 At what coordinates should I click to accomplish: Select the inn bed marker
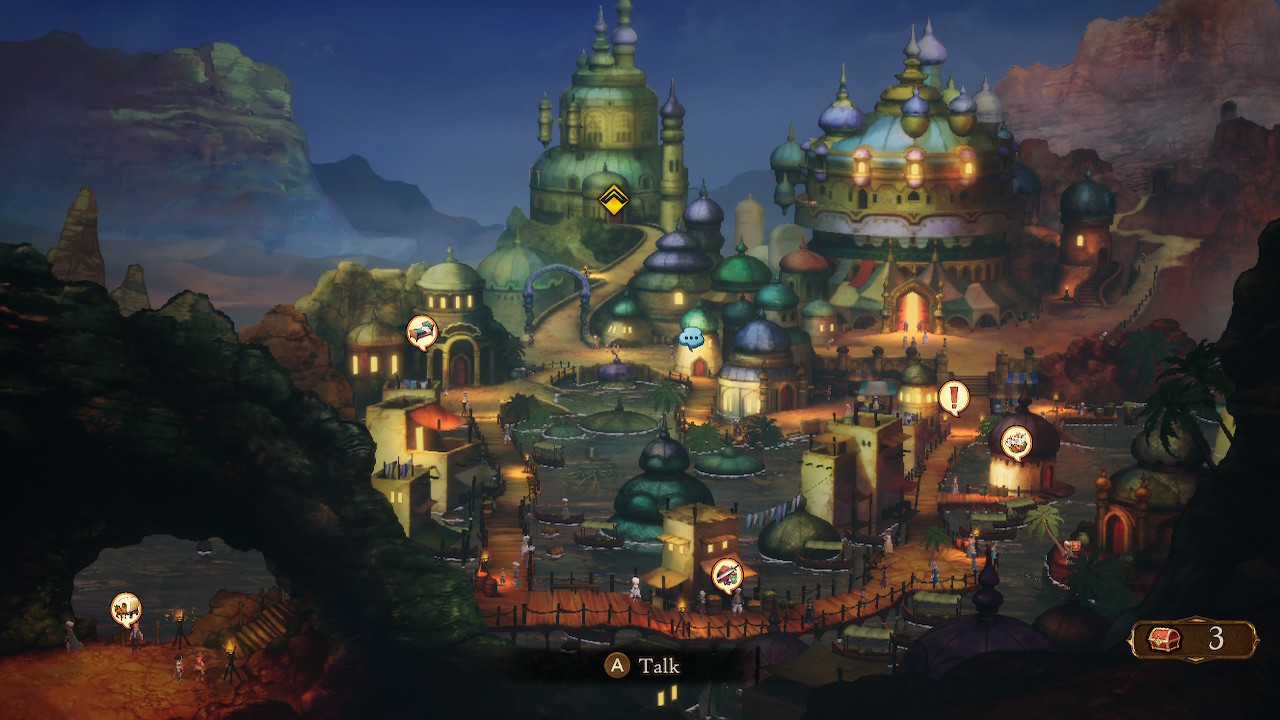422,331
